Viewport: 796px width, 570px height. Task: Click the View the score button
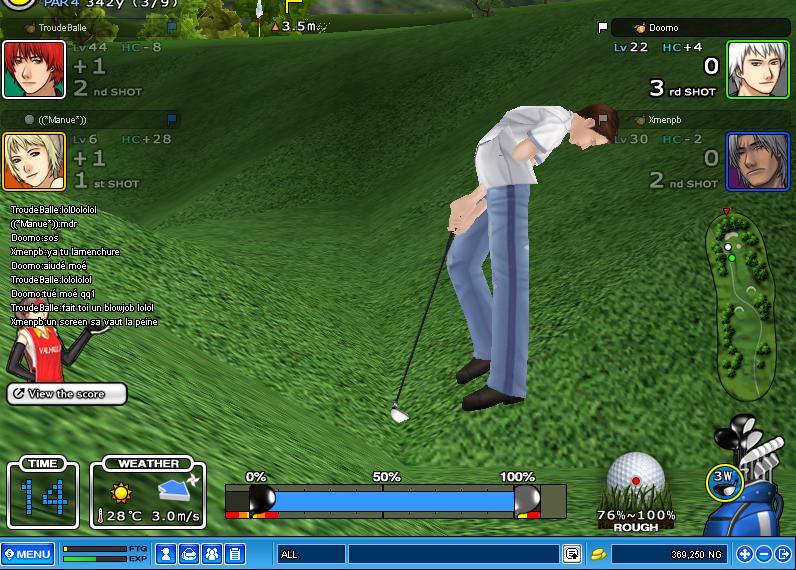point(67,394)
